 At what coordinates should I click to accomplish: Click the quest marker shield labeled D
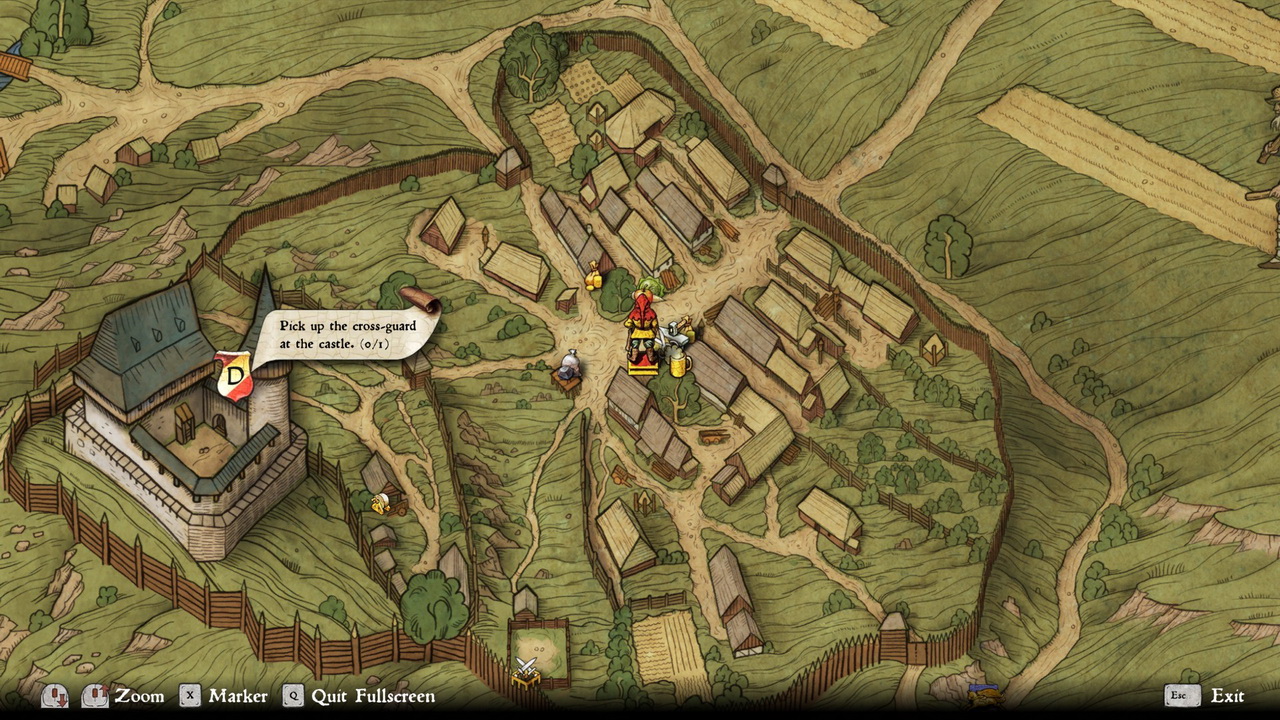(x=234, y=376)
